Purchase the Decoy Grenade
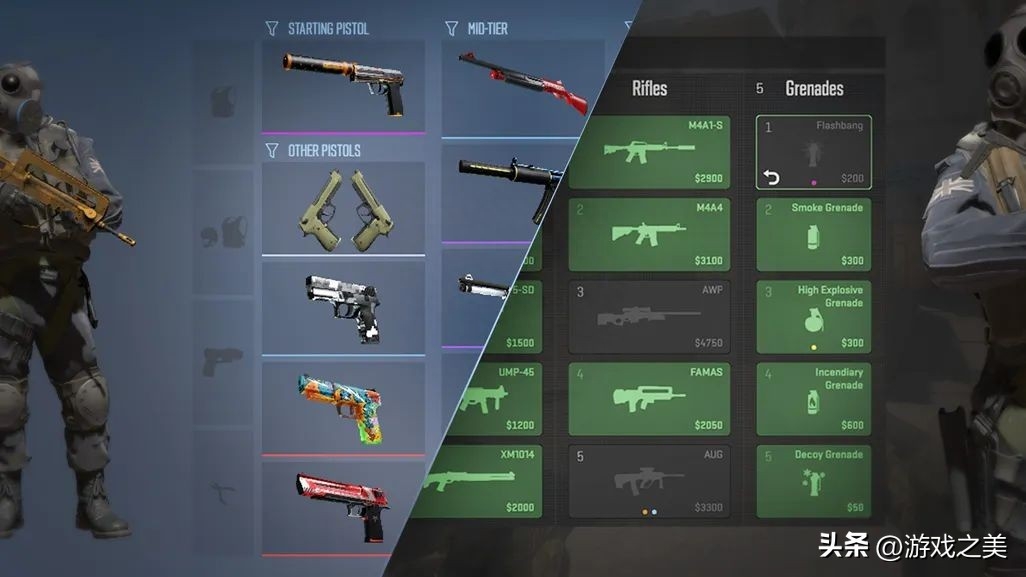 [813, 480]
